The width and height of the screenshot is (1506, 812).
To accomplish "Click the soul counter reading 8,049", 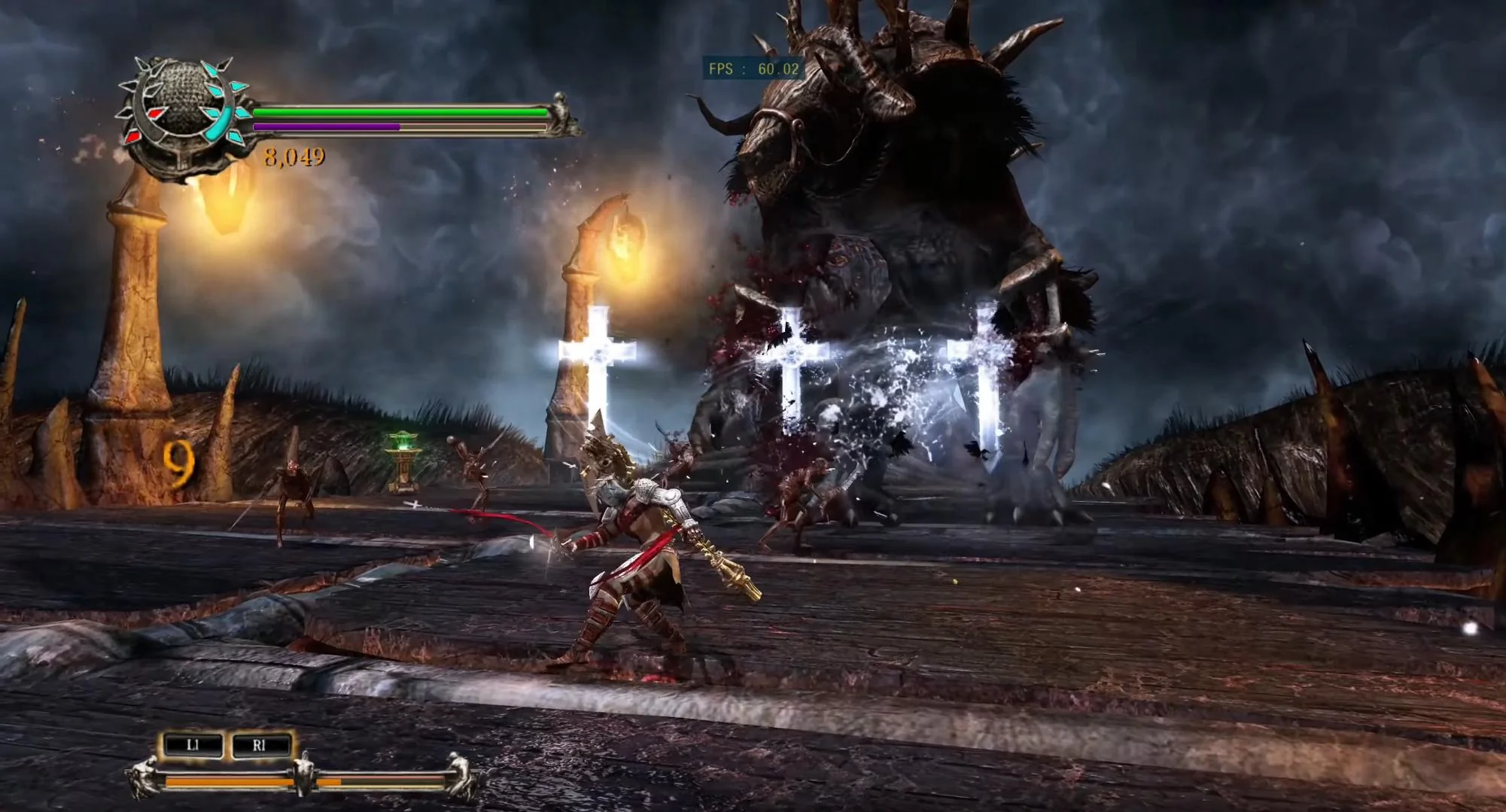I will [294, 158].
